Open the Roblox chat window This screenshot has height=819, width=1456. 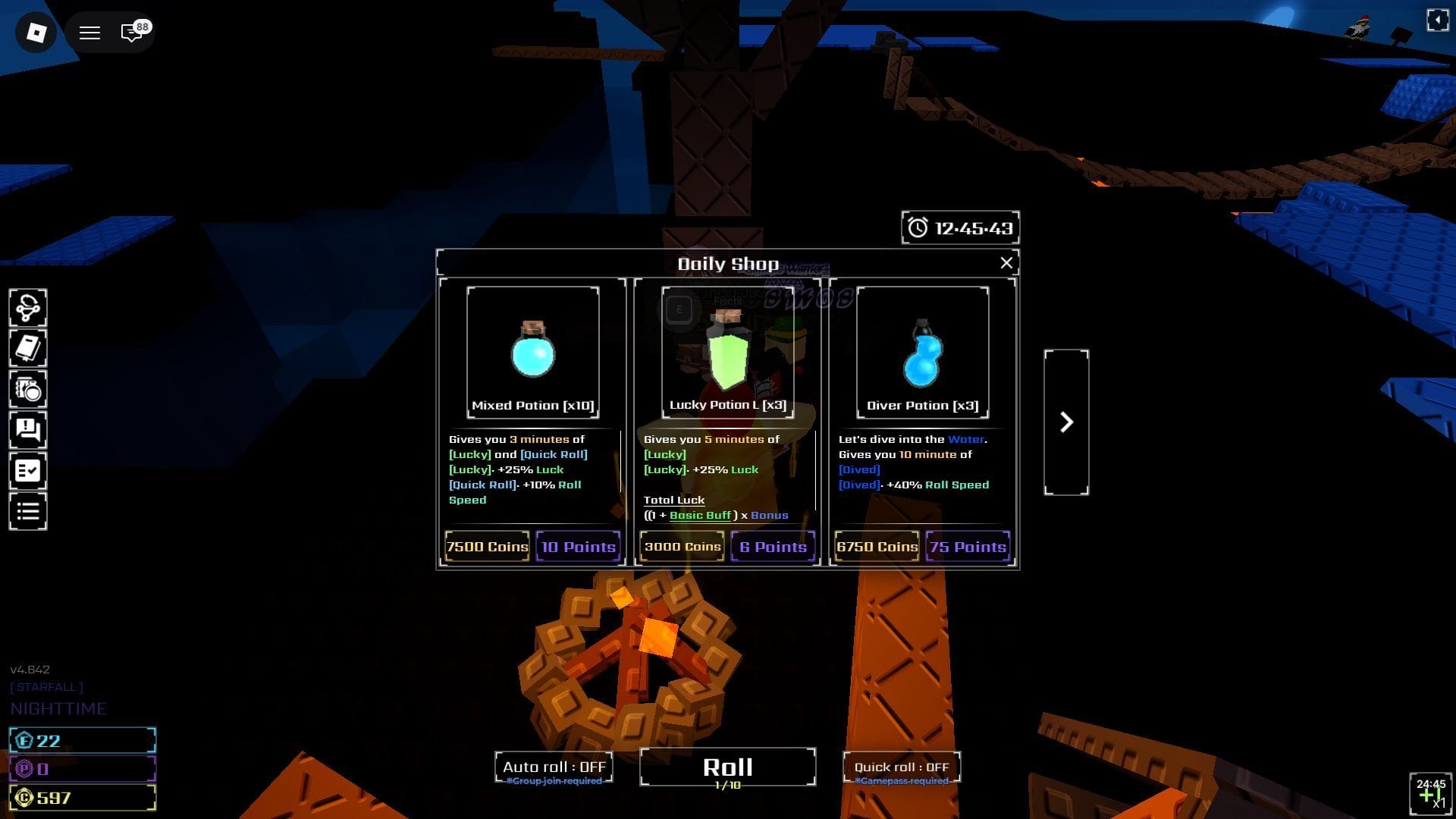point(132,33)
